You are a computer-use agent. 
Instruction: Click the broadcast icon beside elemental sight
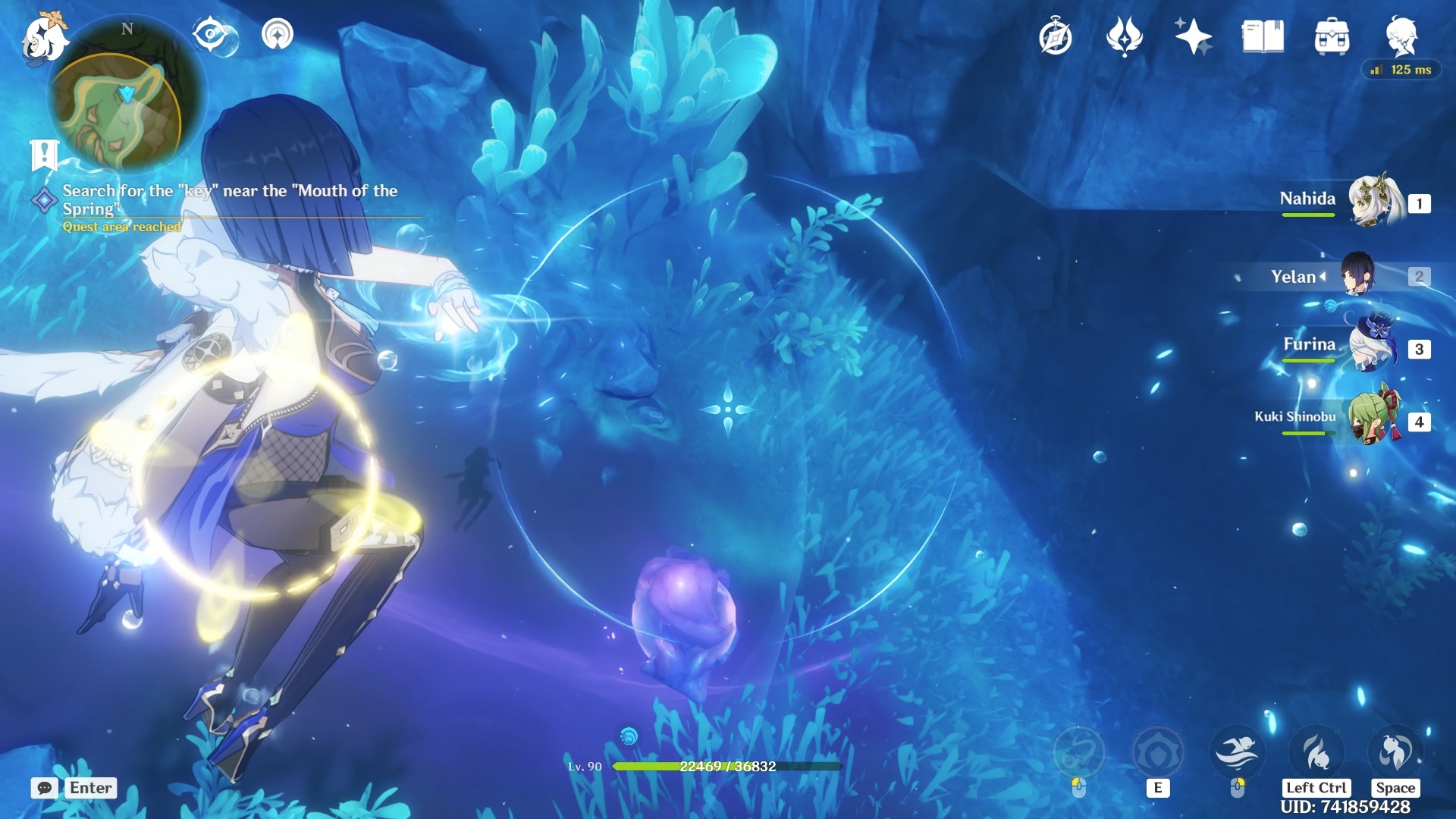(x=278, y=34)
